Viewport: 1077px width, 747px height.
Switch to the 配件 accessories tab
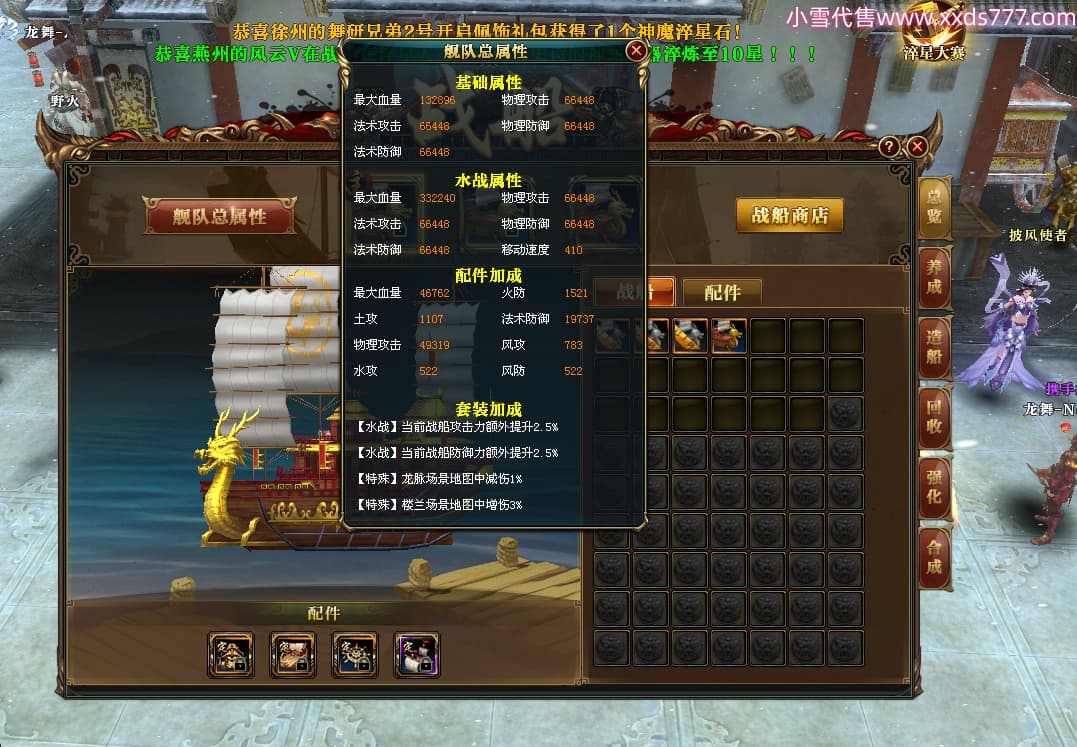(722, 292)
